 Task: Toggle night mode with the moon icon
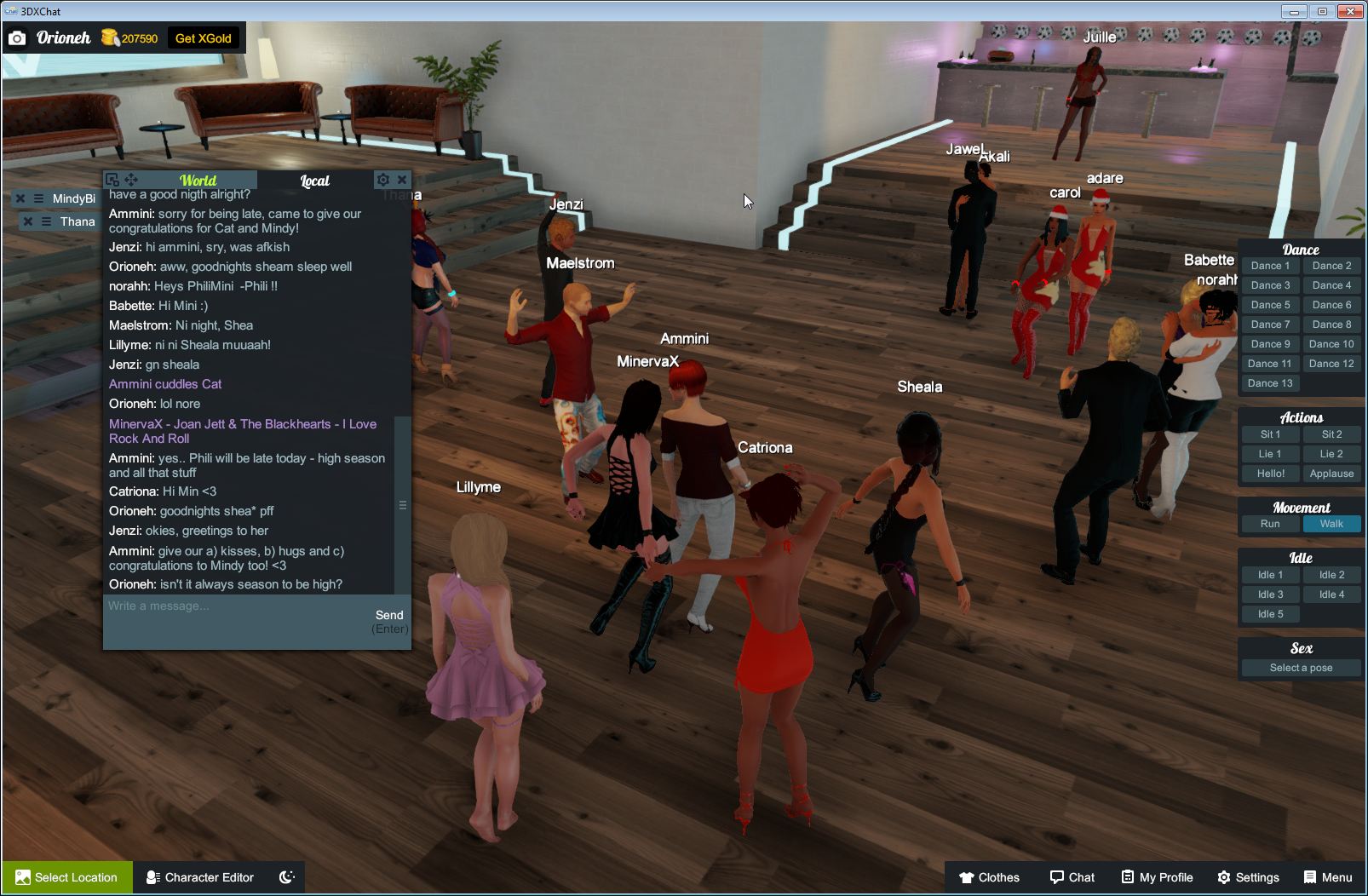pos(286,877)
